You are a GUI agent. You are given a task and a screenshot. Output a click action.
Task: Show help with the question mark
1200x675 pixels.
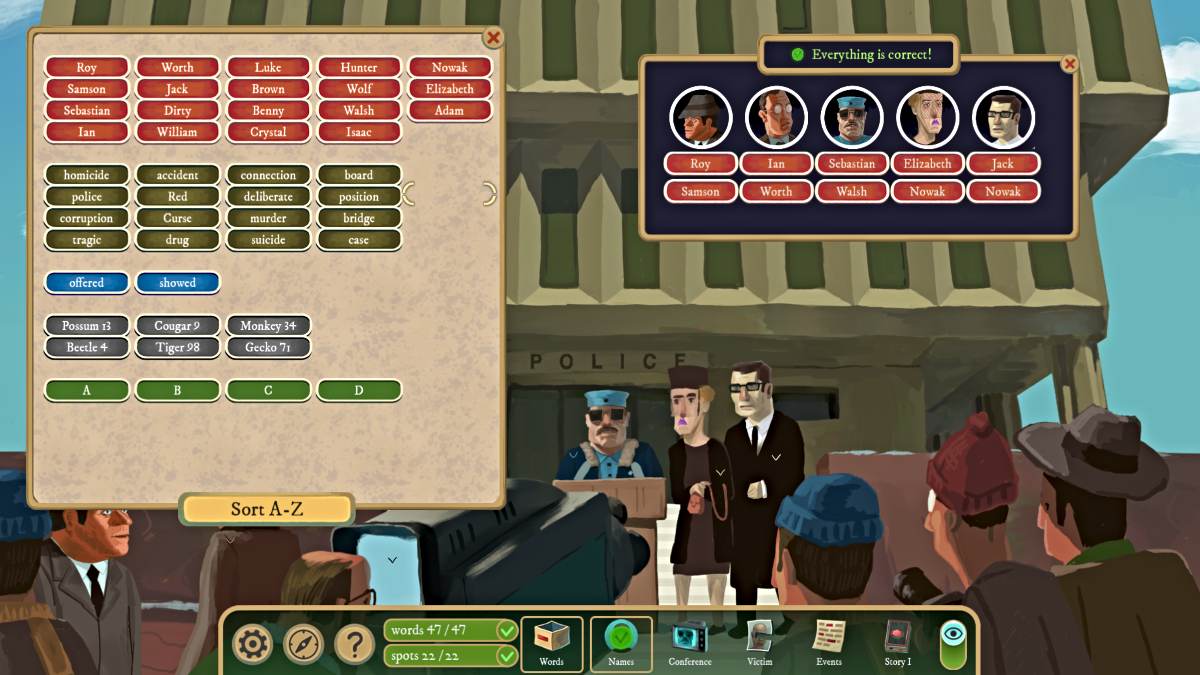click(x=354, y=645)
